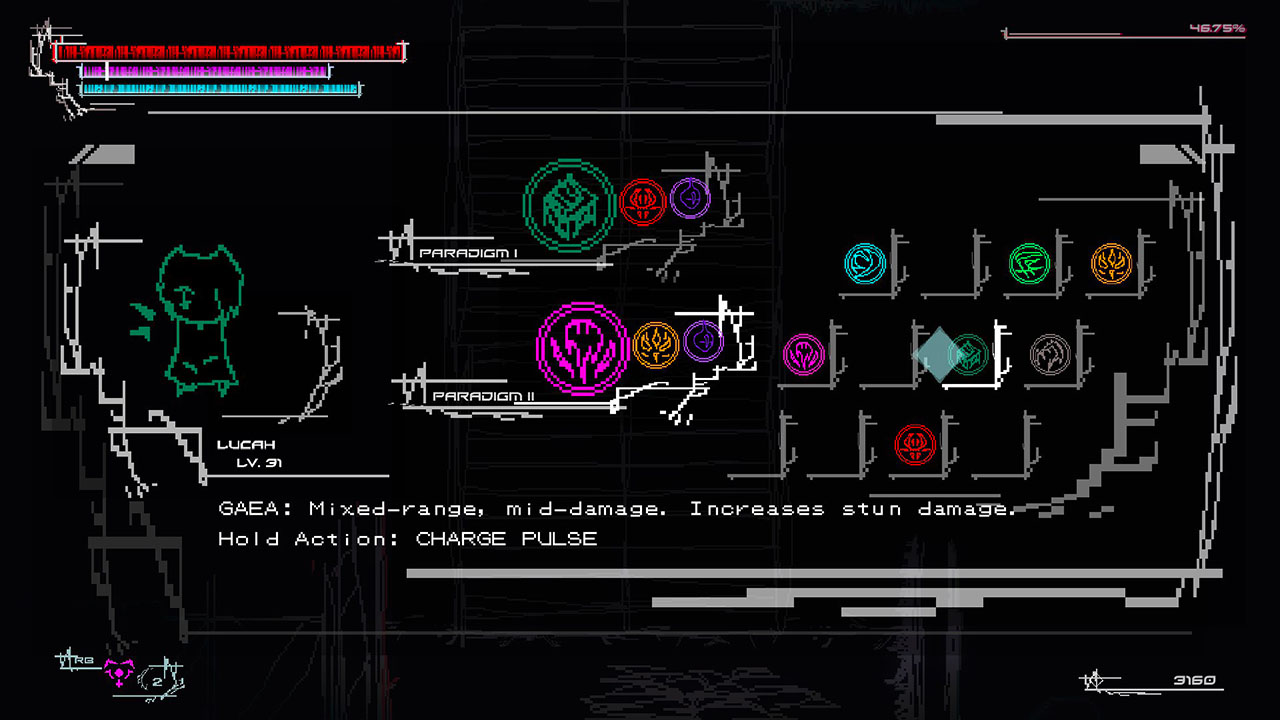
Task: Click the purple sub-mantra icon in Paradigm II
Action: pyautogui.click(x=703, y=339)
